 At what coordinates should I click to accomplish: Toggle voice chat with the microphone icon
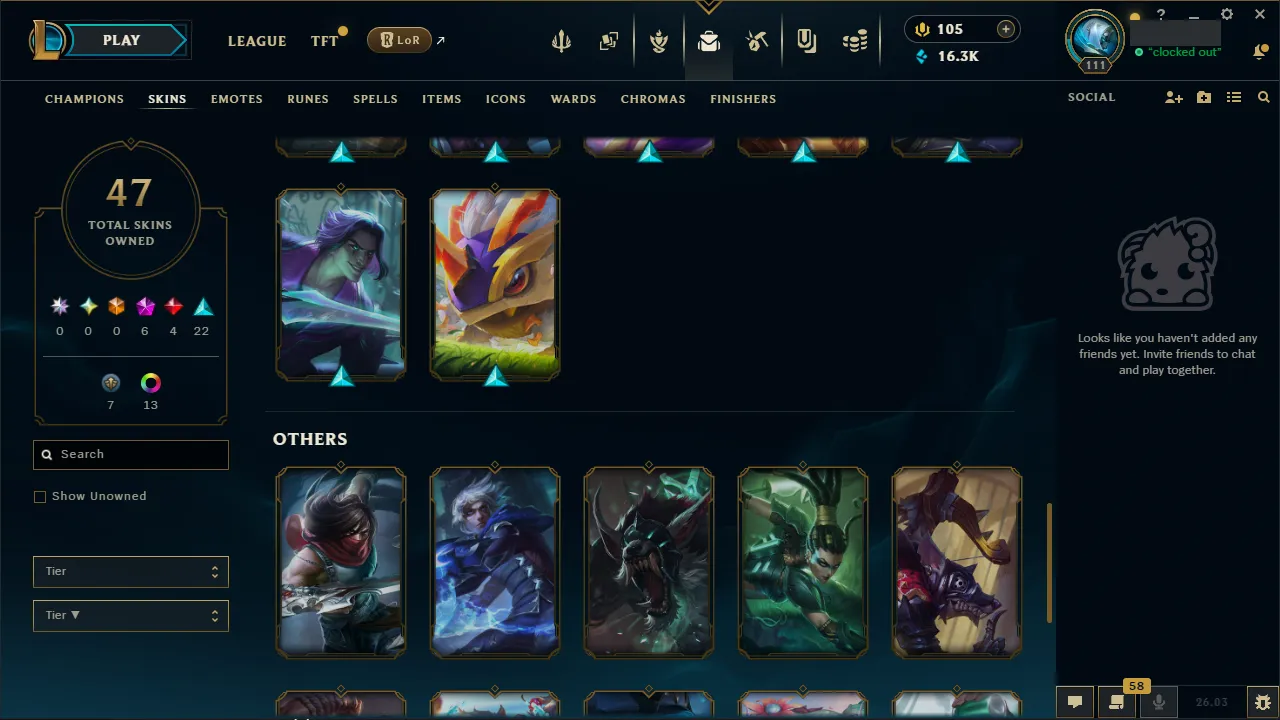coord(1159,701)
